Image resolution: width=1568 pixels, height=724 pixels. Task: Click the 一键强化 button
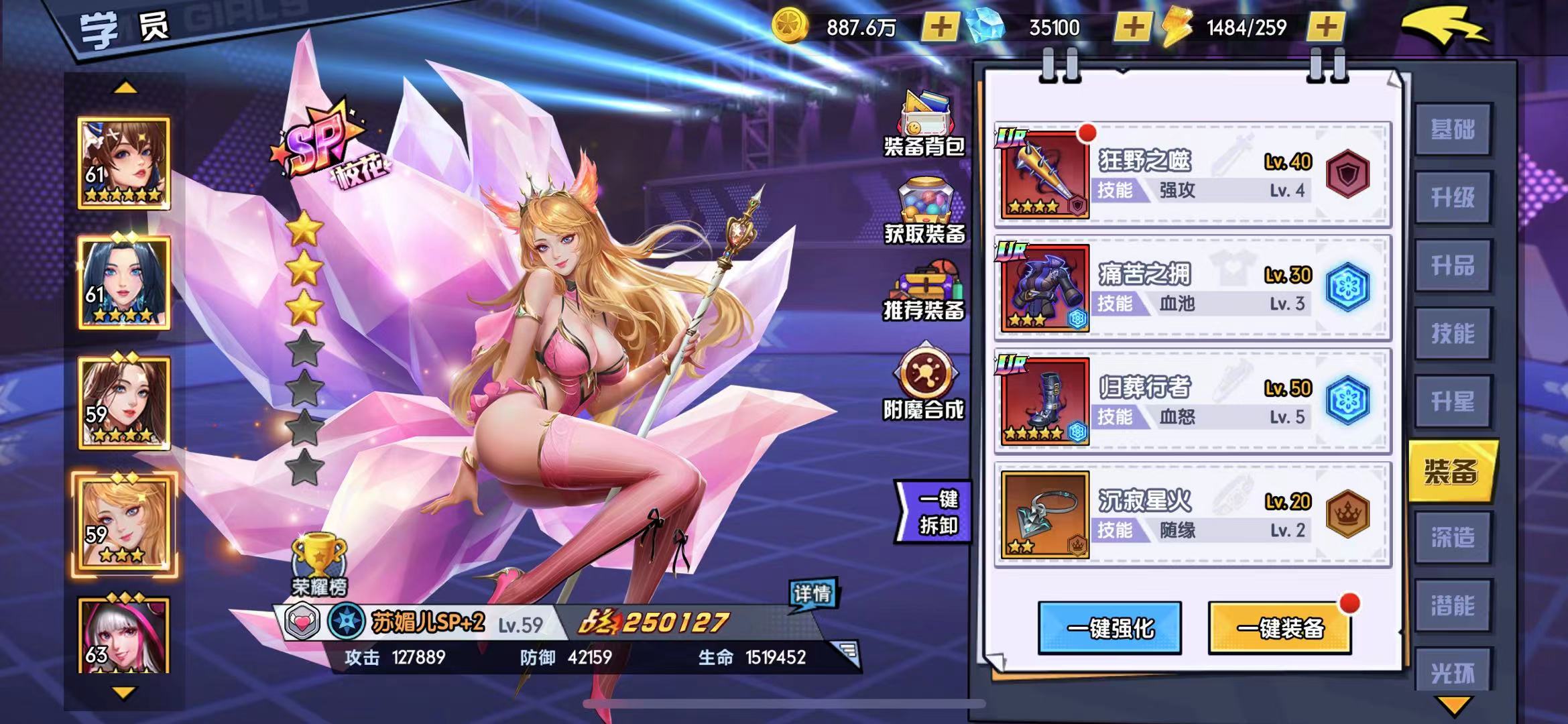tap(1109, 628)
